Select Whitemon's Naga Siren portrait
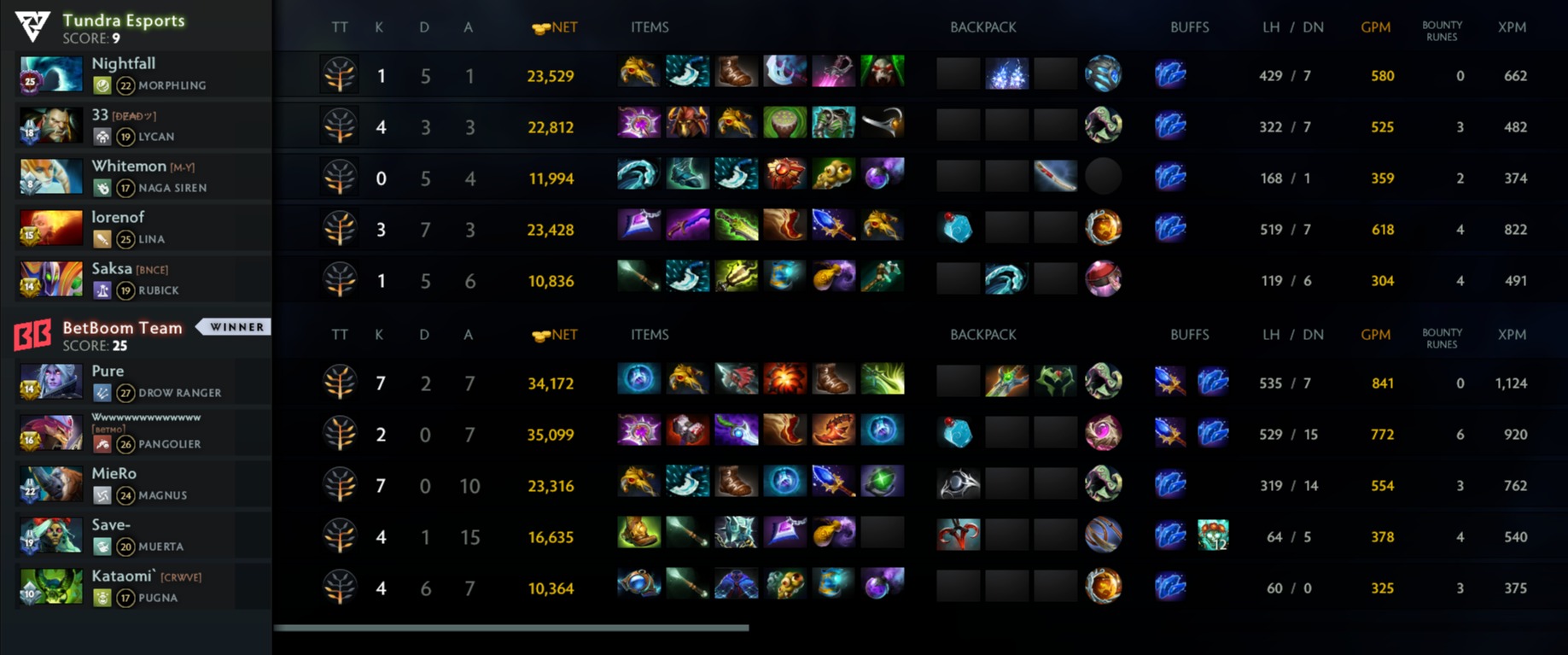The image size is (1568, 655). pyautogui.click(x=50, y=177)
